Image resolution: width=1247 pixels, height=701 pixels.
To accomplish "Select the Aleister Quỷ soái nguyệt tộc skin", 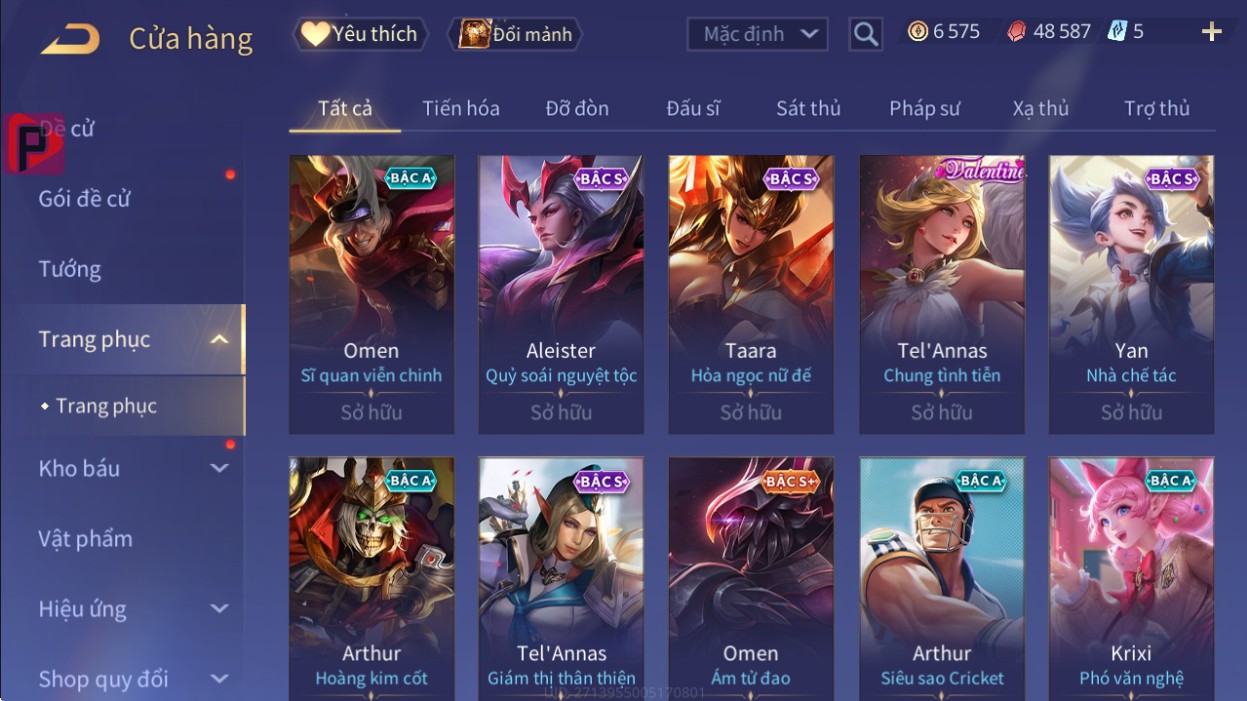I will [x=561, y=294].
